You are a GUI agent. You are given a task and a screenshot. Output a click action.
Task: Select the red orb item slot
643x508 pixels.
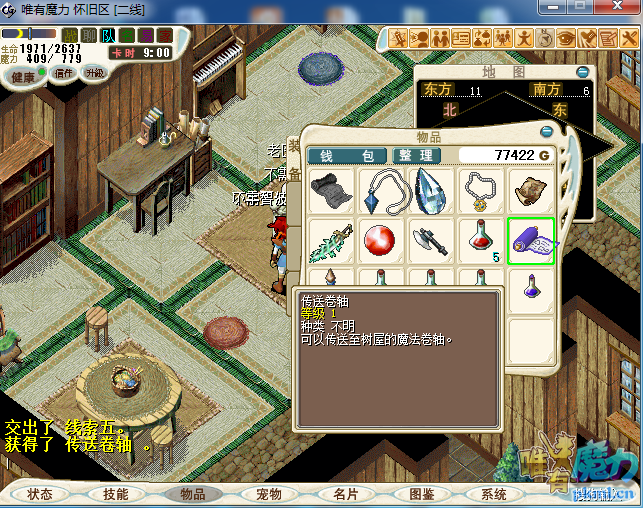click(x=380, y=241)
